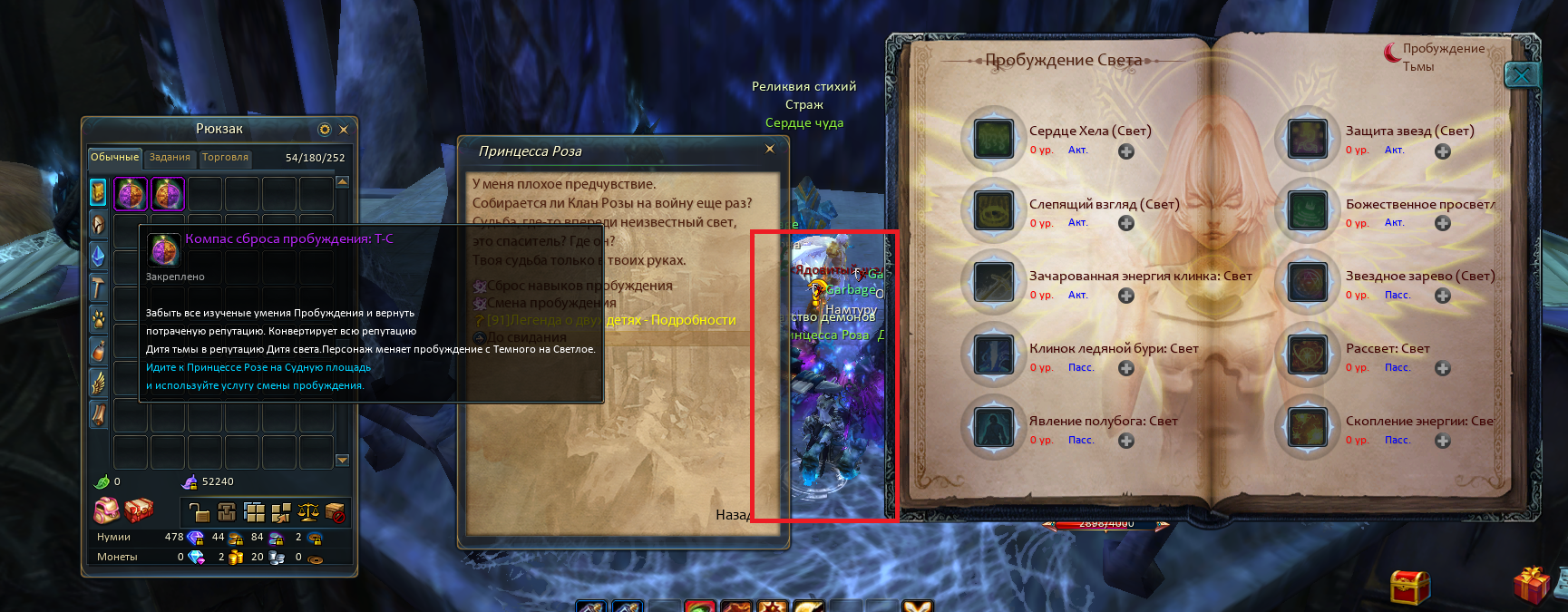This screenshot has width=1568, height=612.
Task: Raise Звездное зарево (Свет) with the plus button
Action: 1443,296
